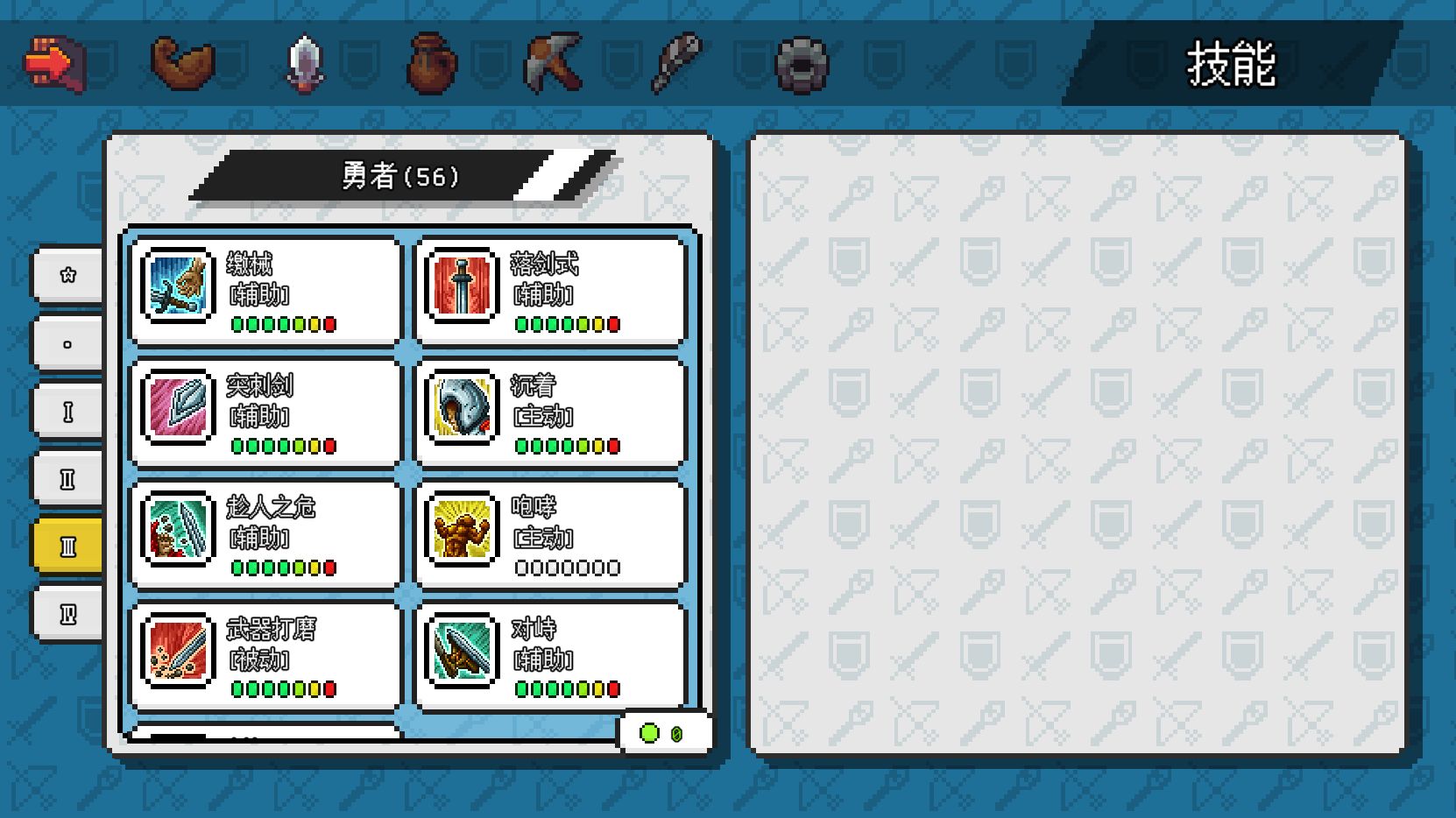Select the dot tab under the star
This screenshot has width=1456, height=818.
67,342
